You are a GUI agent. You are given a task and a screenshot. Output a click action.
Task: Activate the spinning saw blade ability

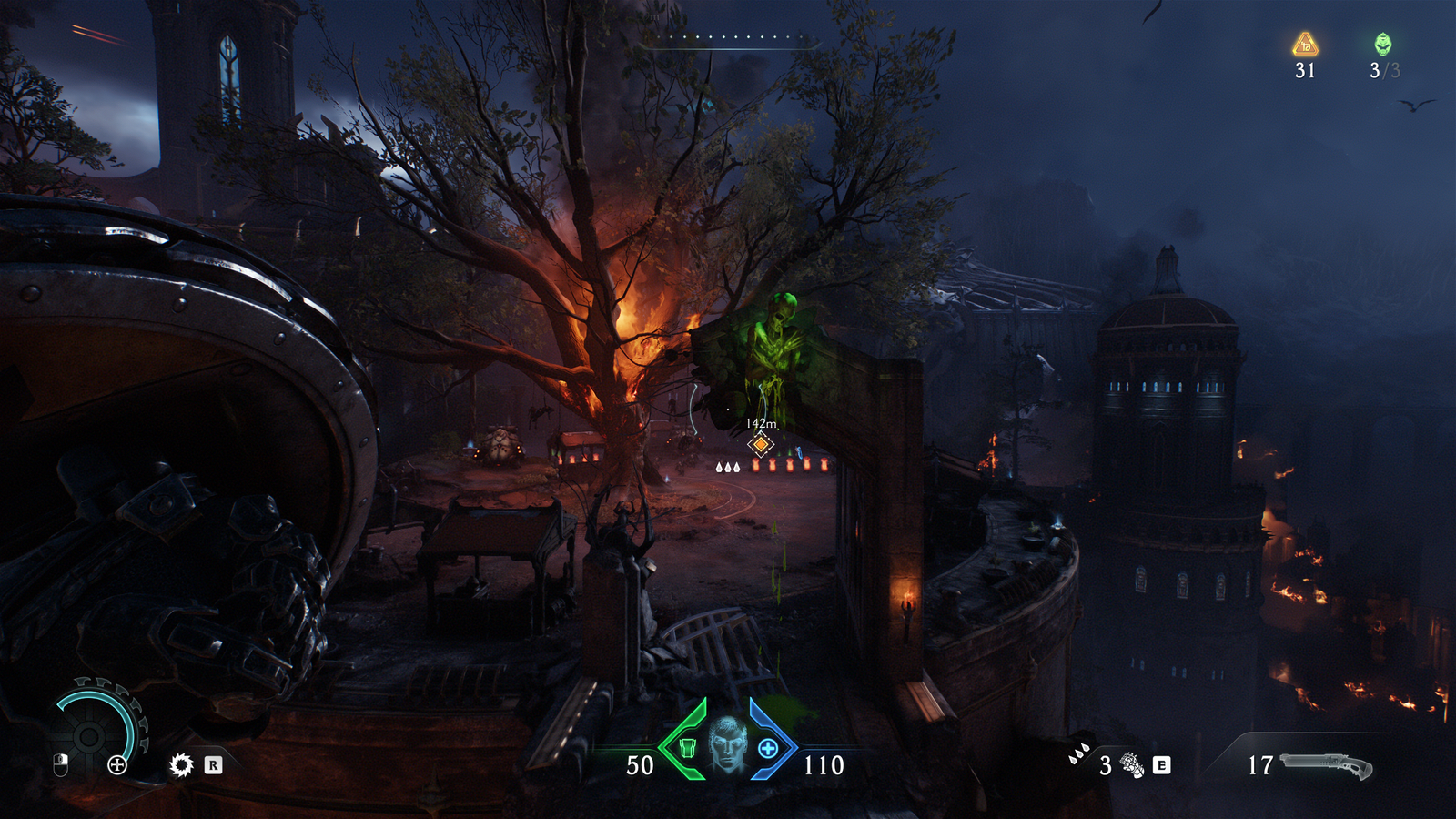(x=181, y=765)
